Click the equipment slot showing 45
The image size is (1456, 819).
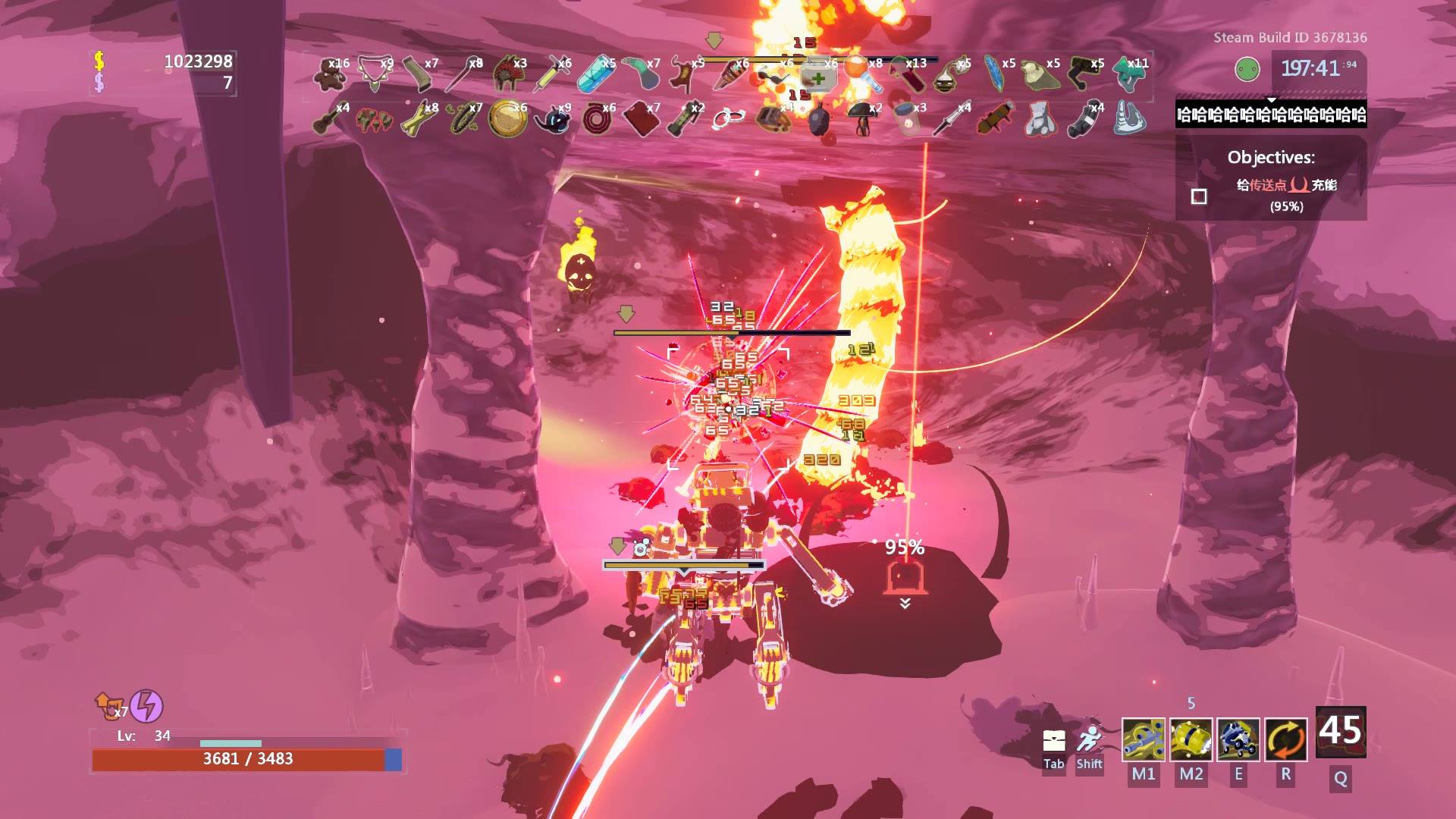[x=1340, y=732]
